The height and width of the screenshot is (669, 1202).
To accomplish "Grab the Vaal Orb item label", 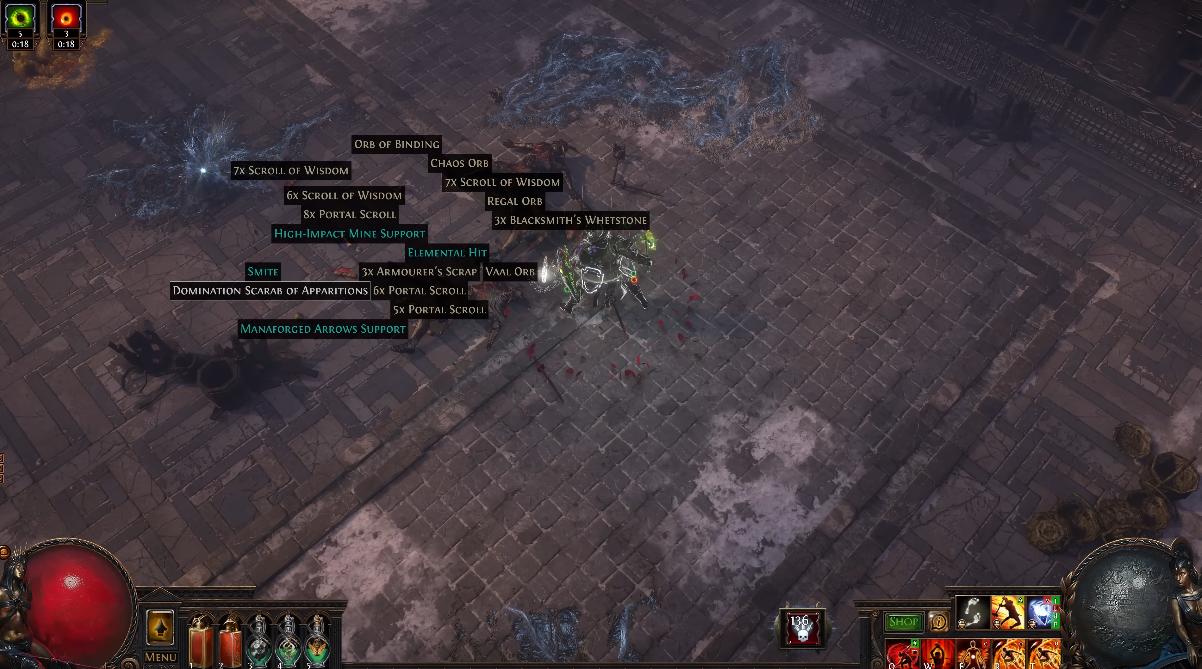I will tap(510, 271).
